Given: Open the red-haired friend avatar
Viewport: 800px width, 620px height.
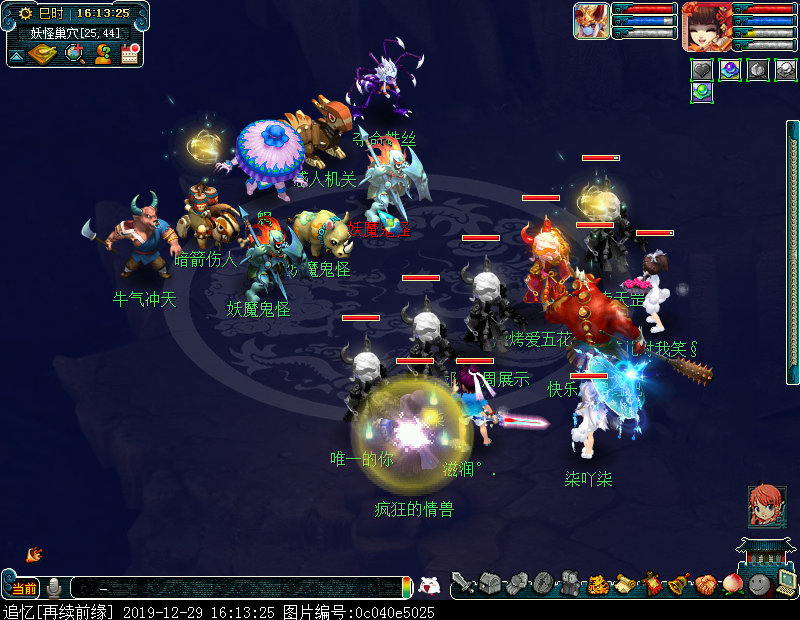Looking at the screenshot, I should click(x=767, y=505).
